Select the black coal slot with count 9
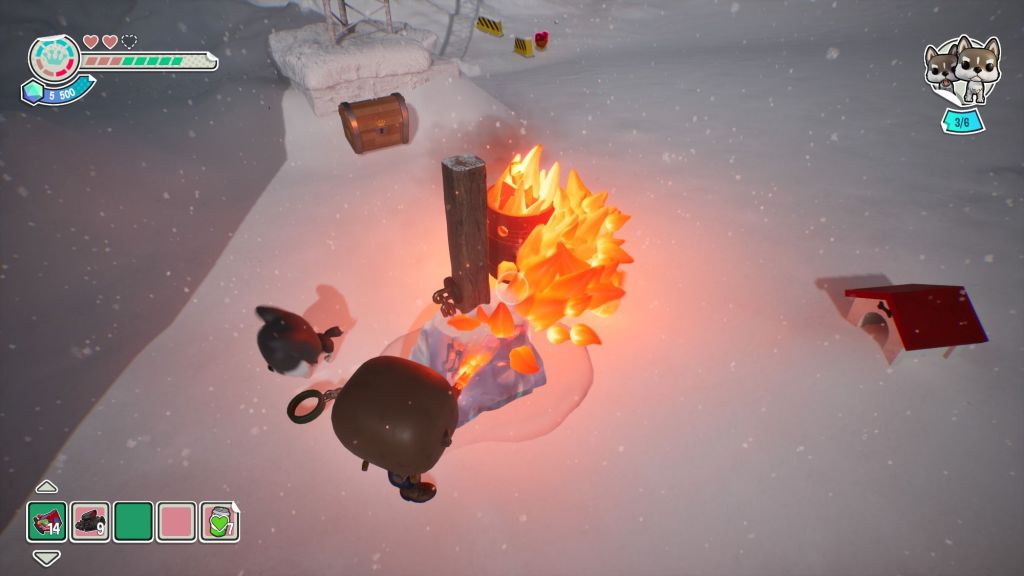1024x576 pixels. click(90, 522)
